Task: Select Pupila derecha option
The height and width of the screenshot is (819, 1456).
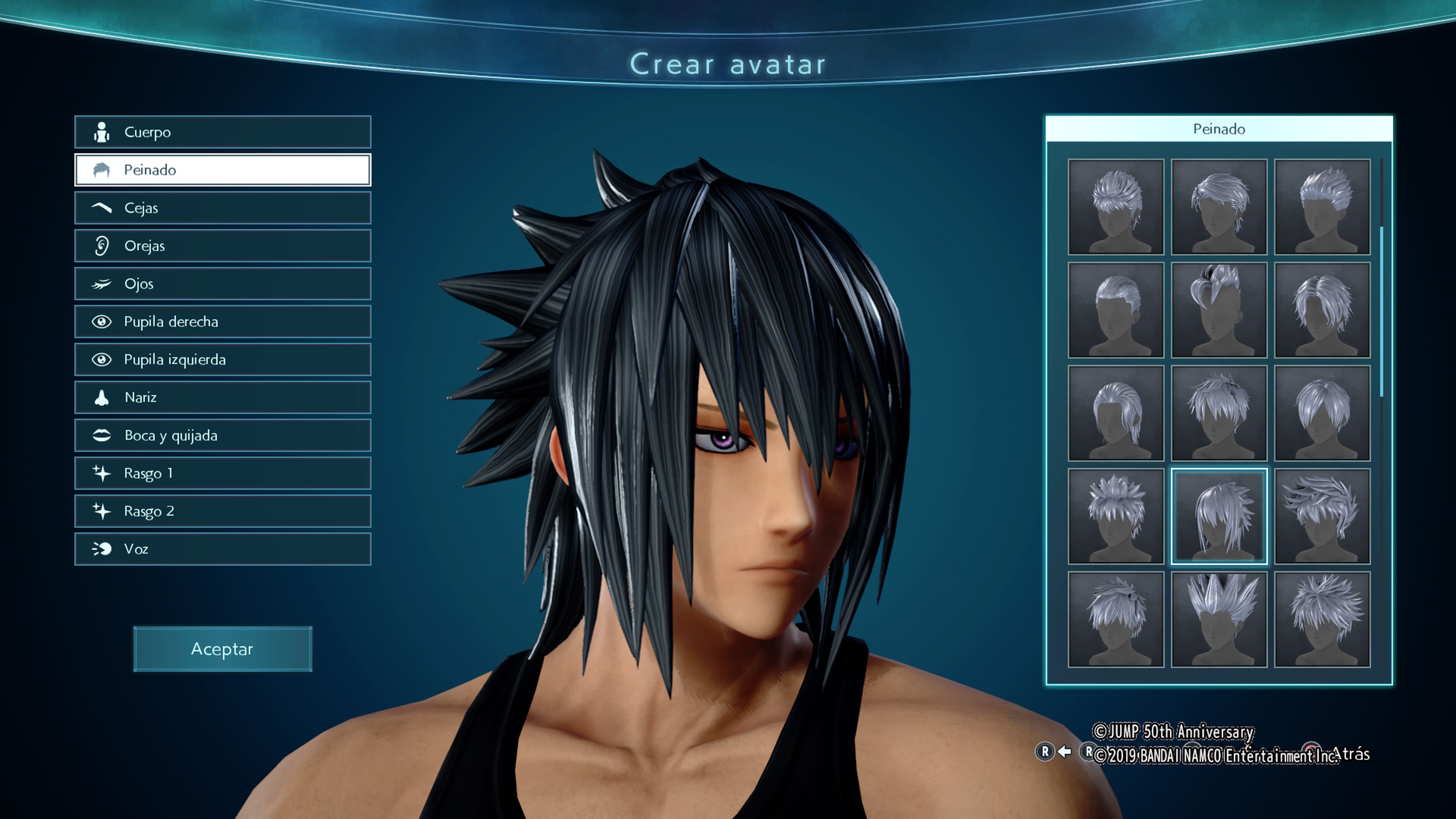Action: [223, 322]
